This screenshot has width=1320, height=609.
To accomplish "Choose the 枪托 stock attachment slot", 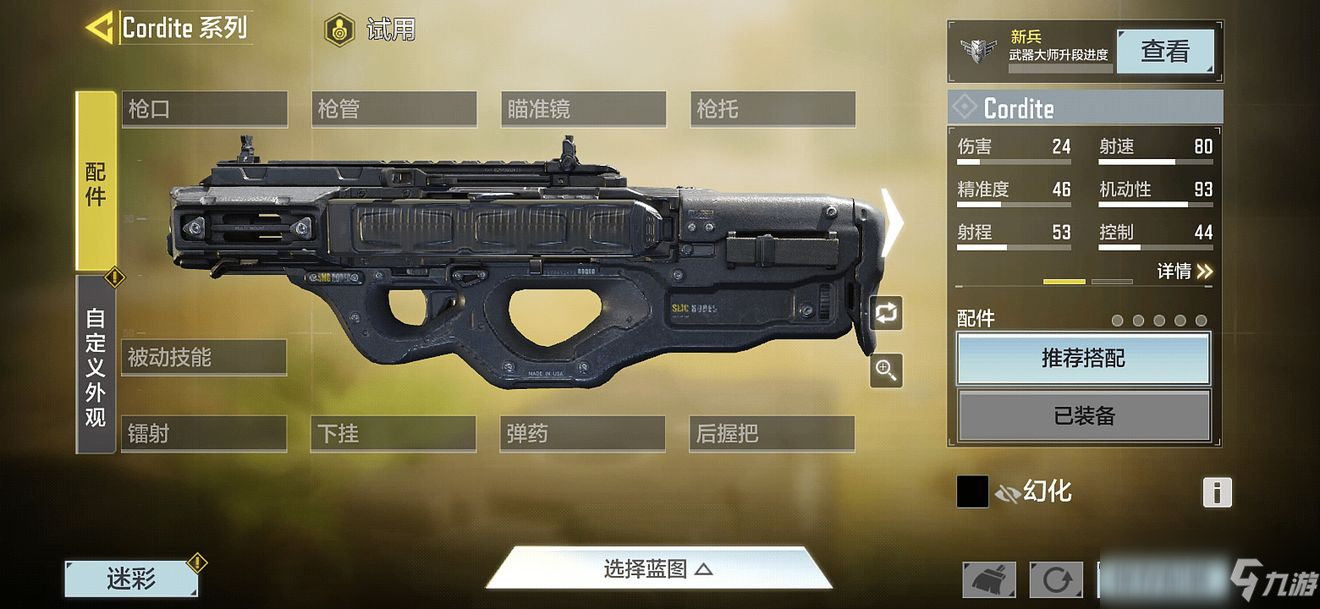I will click(x=772, y=109).
